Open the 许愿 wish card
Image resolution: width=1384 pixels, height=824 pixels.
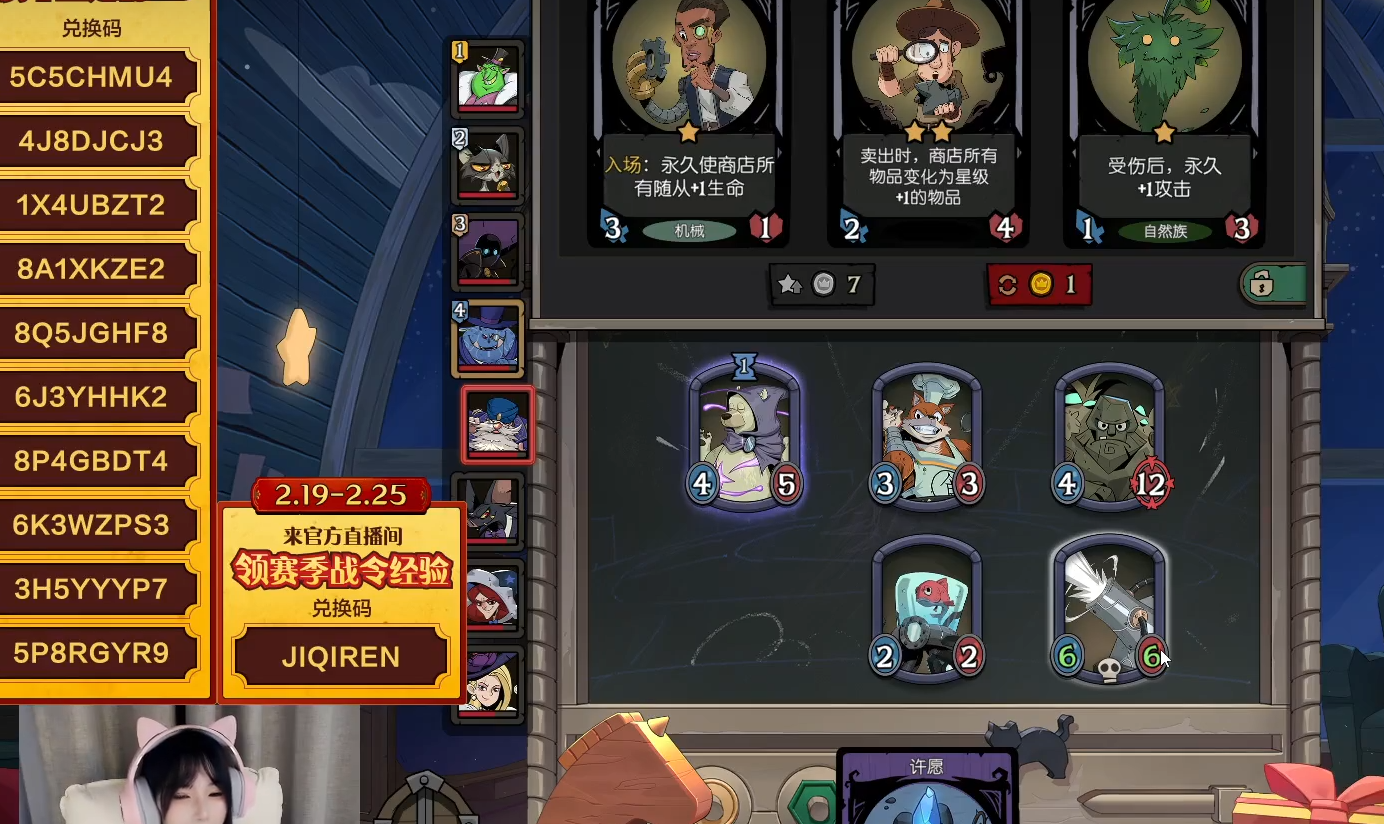926,788
